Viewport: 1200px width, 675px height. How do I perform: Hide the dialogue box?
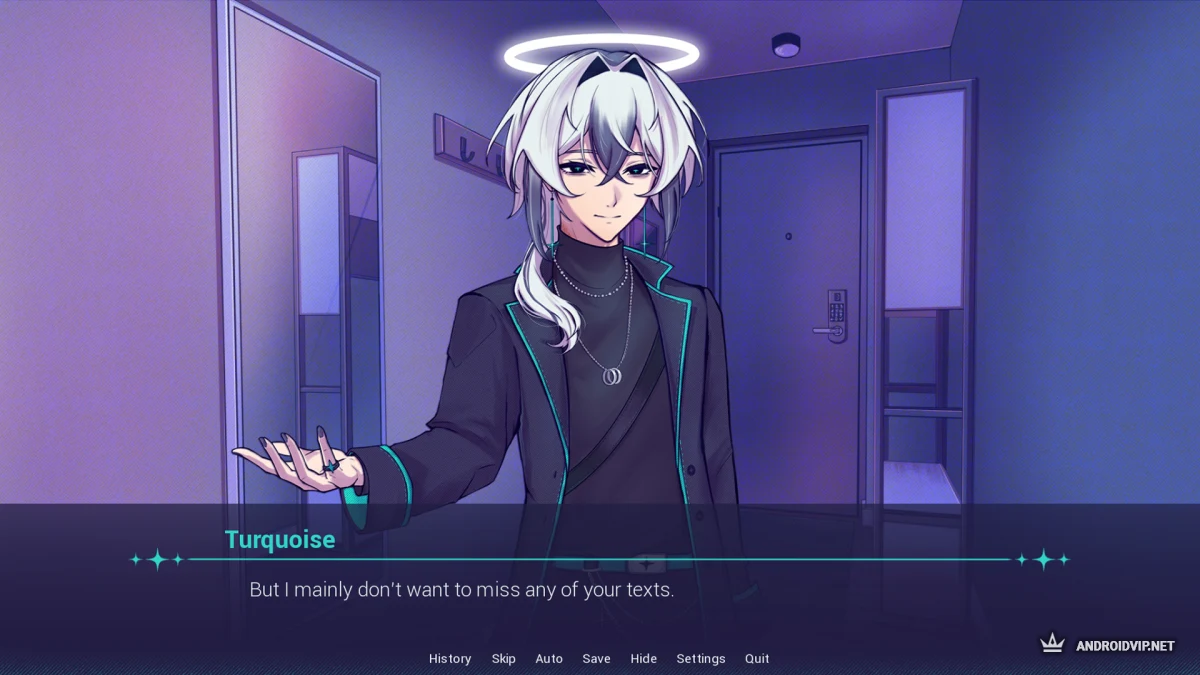pos(644,658)
